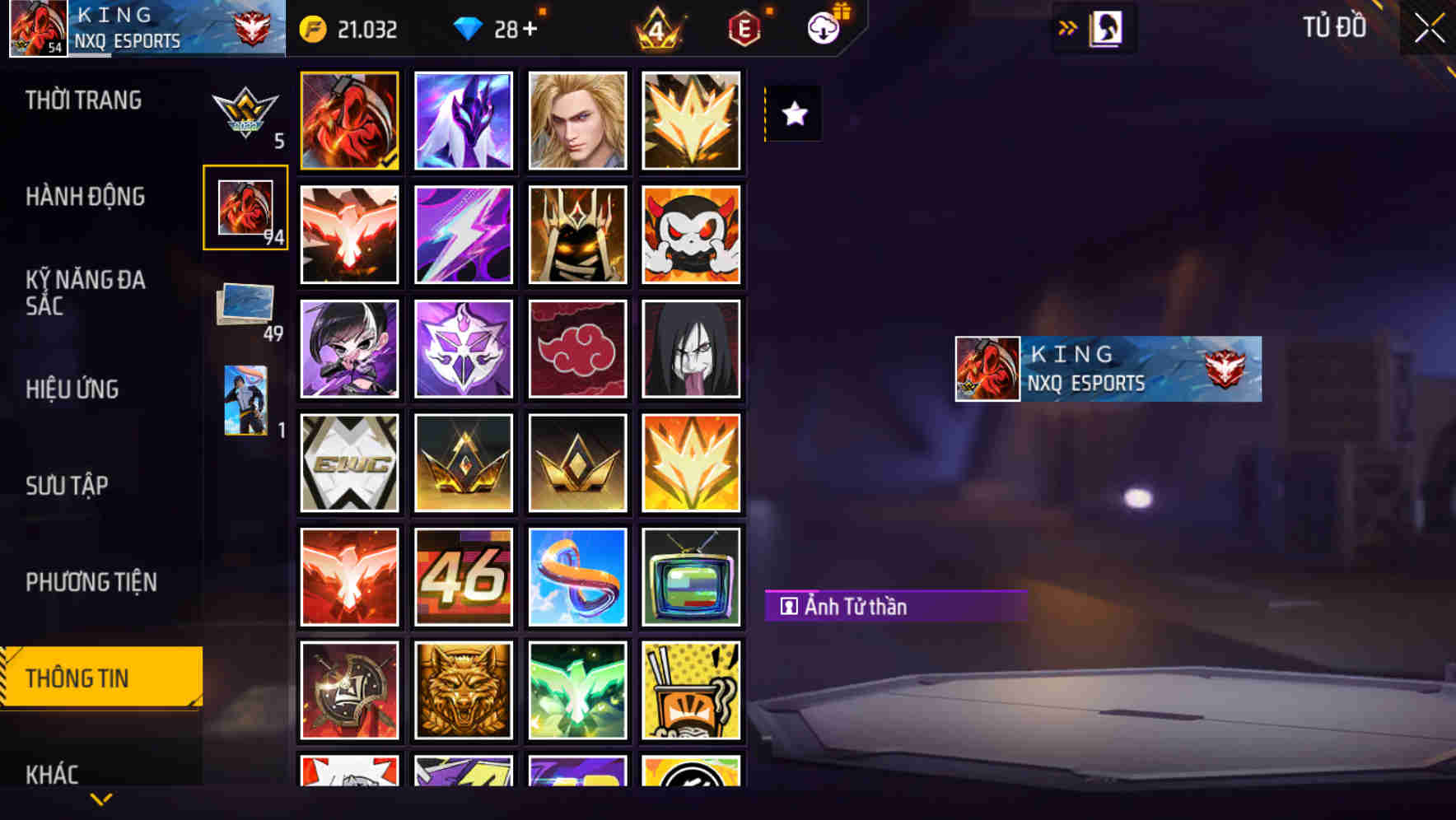Select the Orochimaru avatar thumbnail
1456x820 pixels.
pos(691,348)
